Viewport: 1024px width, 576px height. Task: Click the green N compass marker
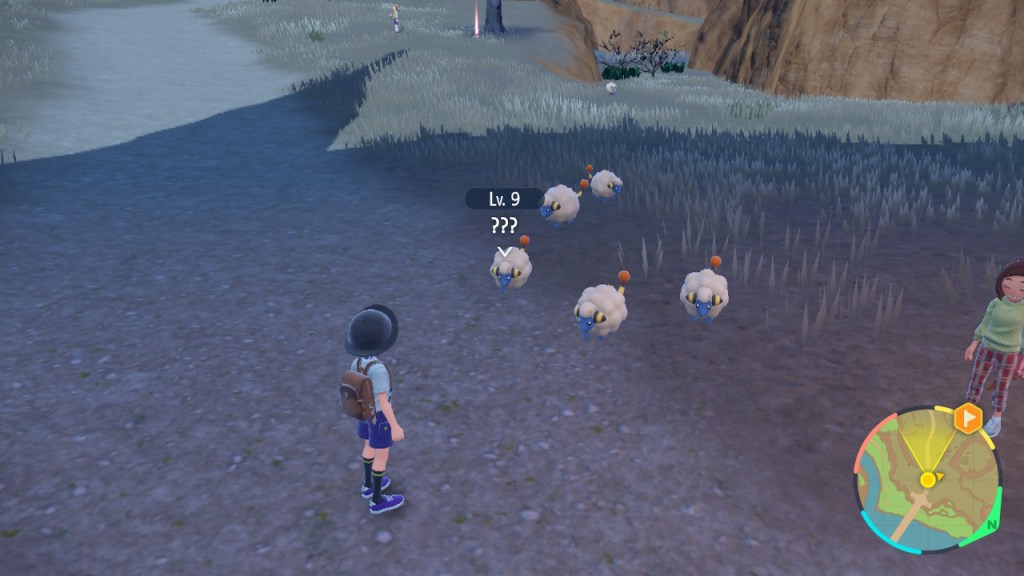[991, 524]
